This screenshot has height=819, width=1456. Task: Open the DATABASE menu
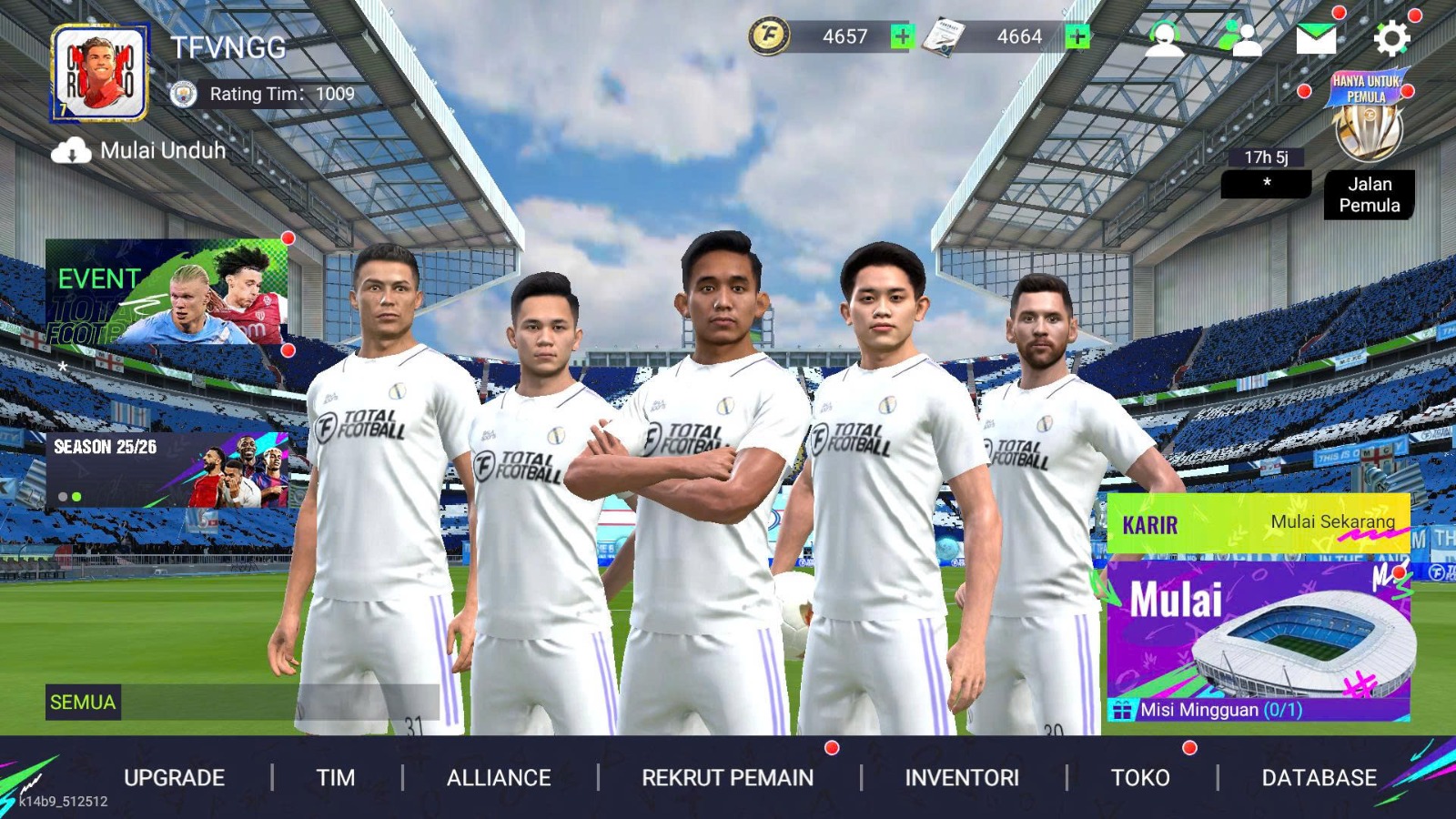click(1319, 778)
